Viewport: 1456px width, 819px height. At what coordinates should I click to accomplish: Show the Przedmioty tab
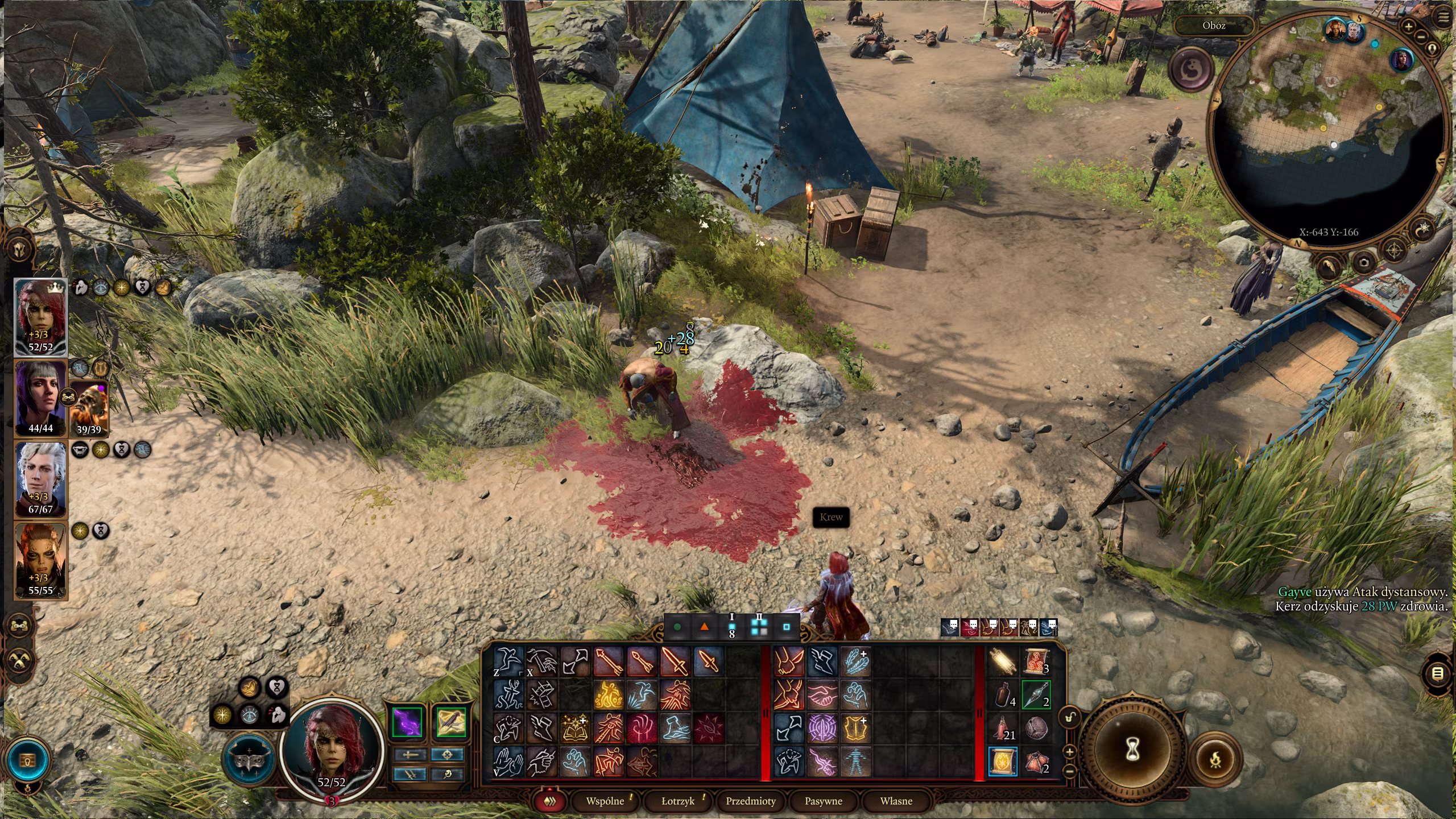click(751, 801)
